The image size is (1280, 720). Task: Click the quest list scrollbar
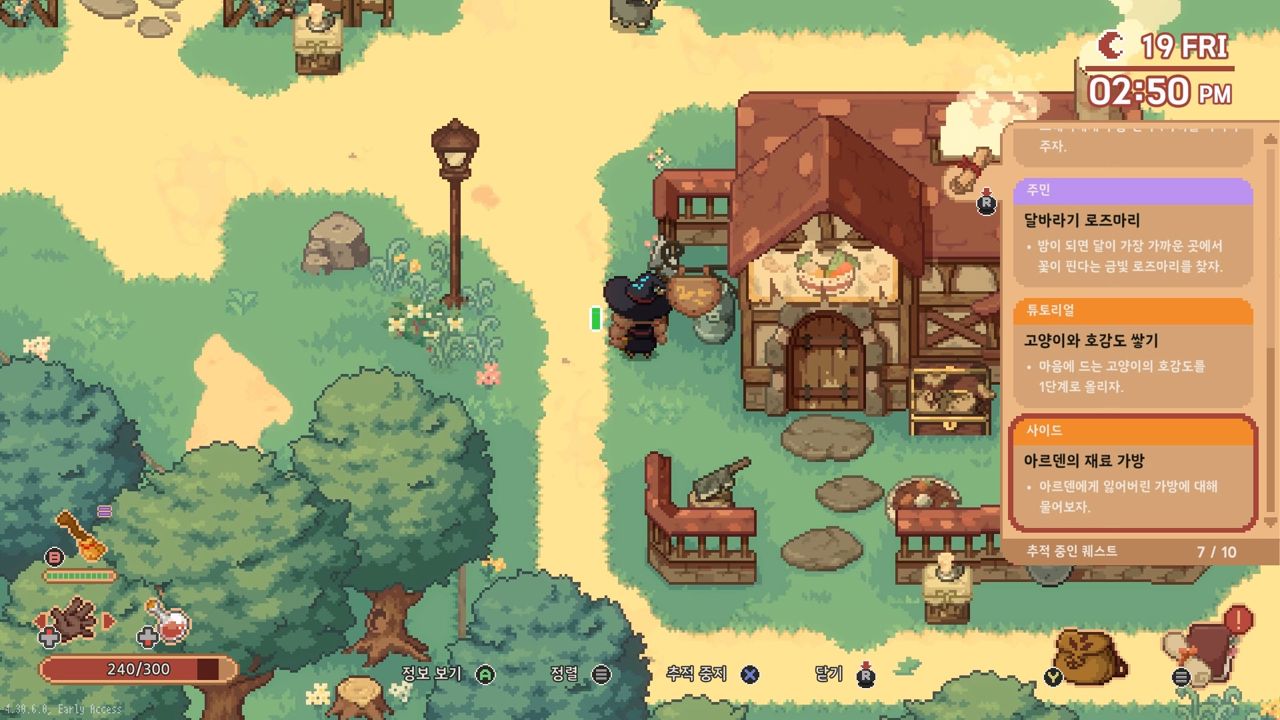pyautogui.click(x=1271, y=330)
